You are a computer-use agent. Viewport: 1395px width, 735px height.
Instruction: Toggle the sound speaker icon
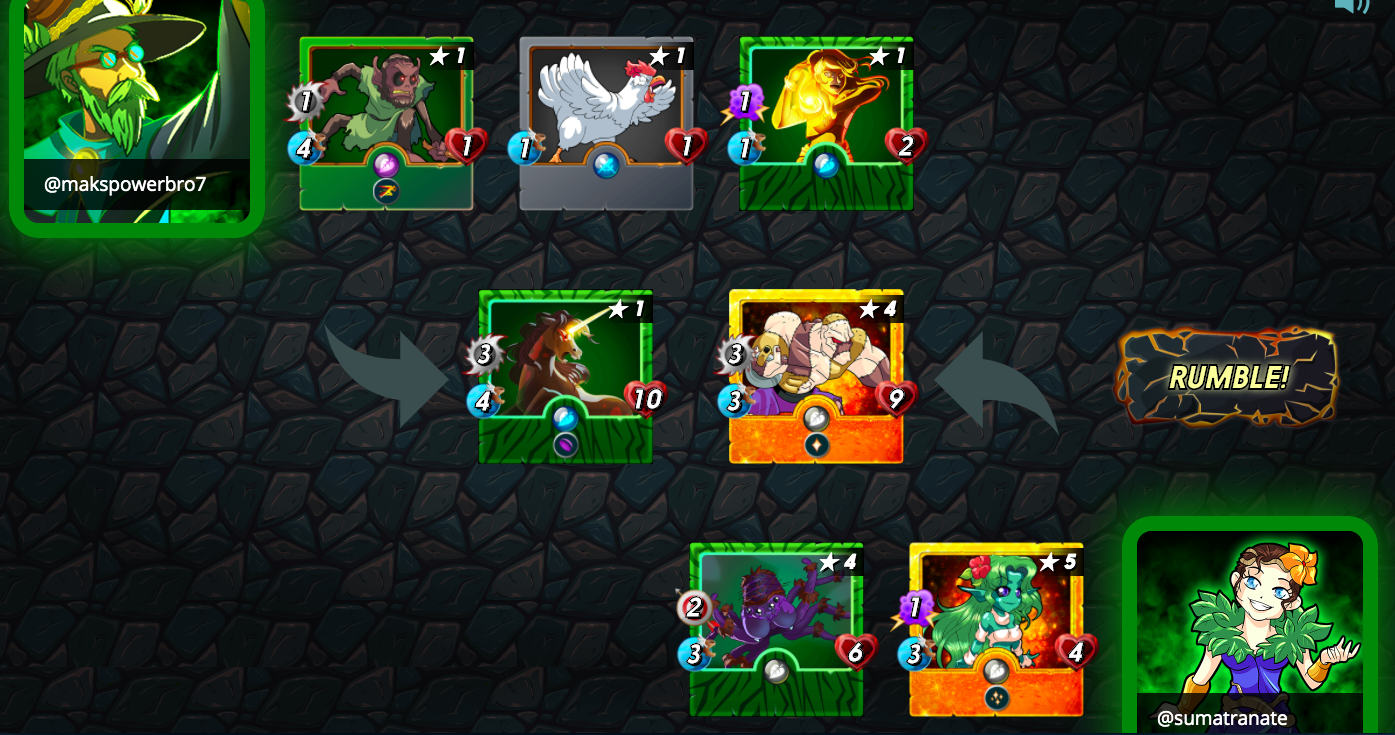coord(1351,5)
